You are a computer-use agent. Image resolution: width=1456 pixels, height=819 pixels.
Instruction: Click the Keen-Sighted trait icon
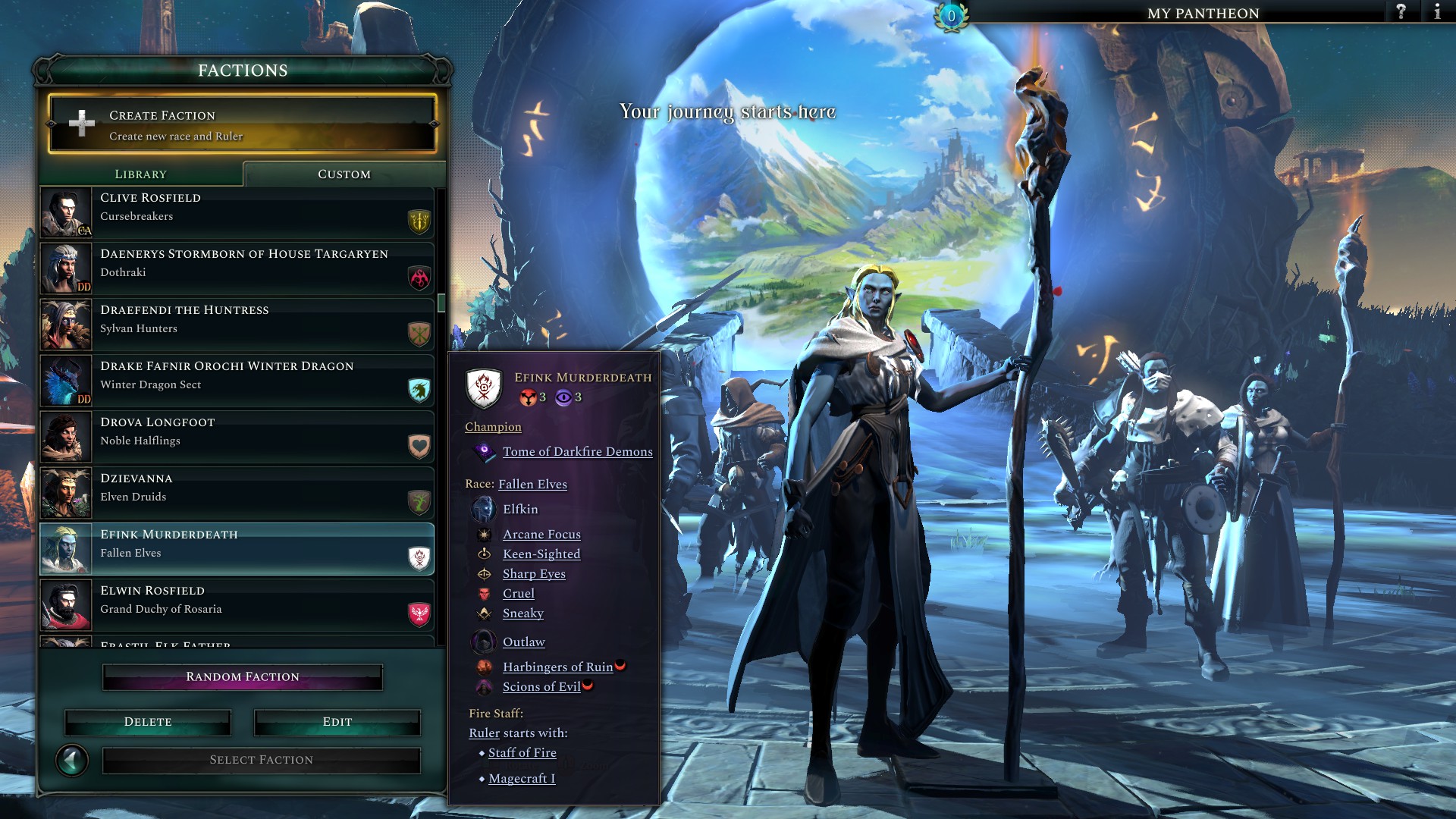(483, 554)
